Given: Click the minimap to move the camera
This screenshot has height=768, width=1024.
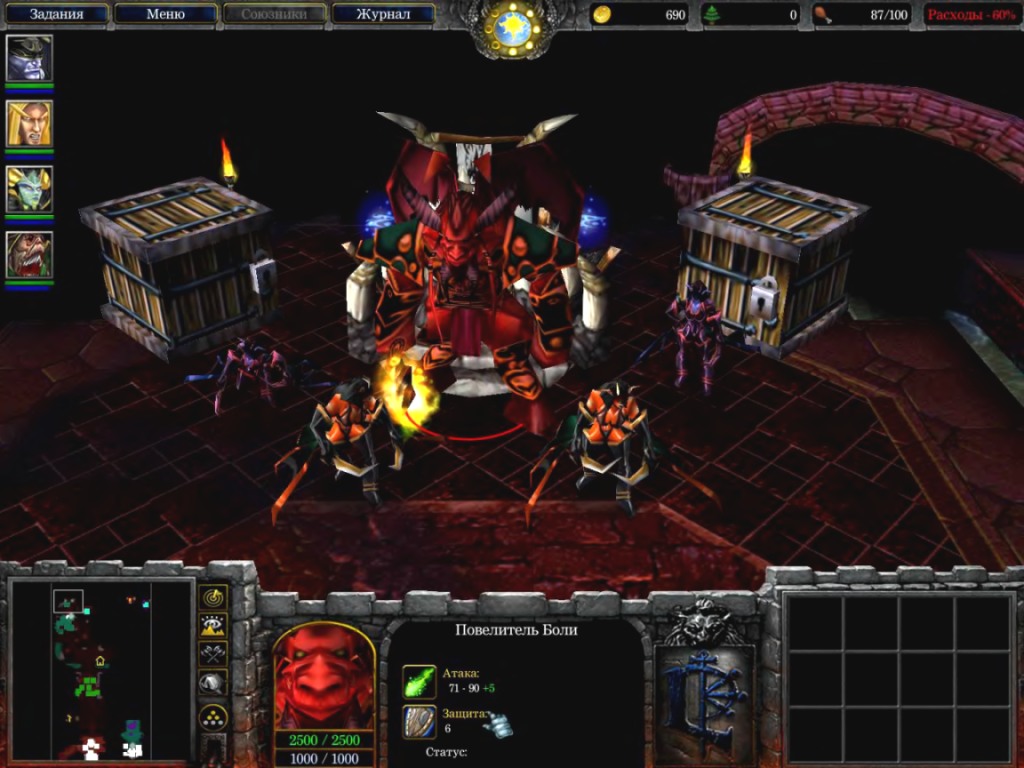Looking at the screenshot, I should coord(100,668).
